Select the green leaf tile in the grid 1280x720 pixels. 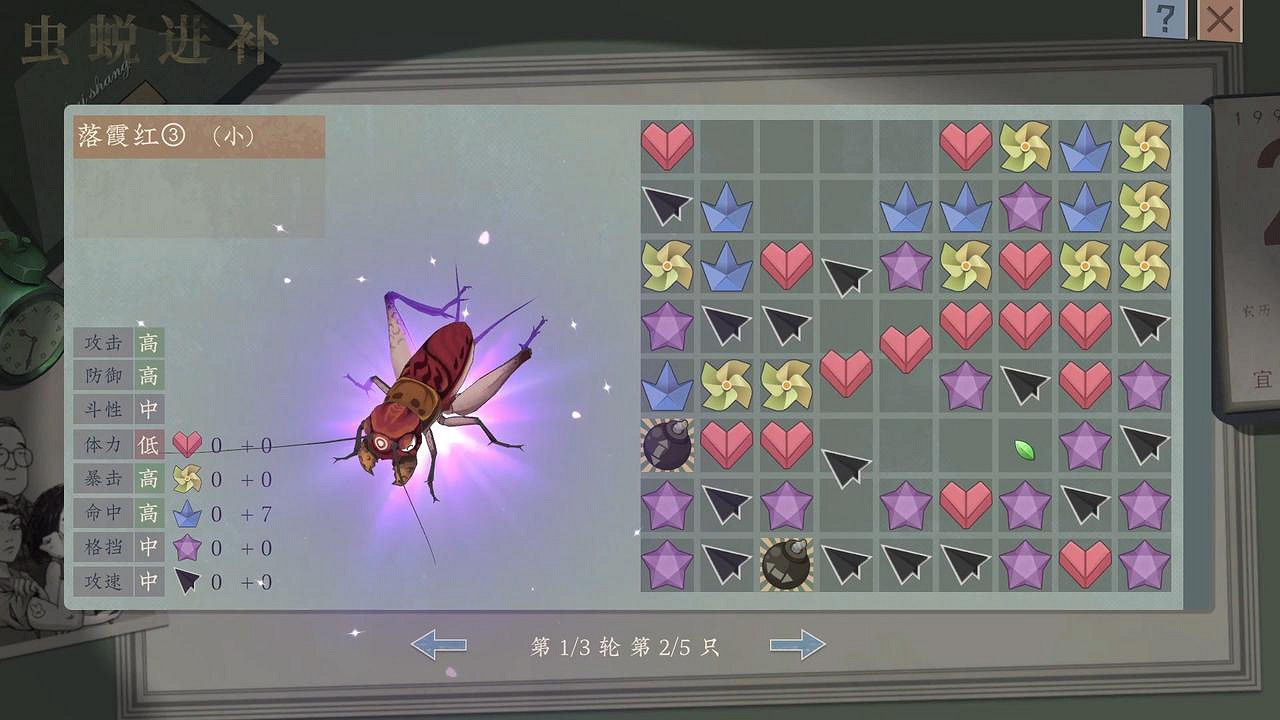(x=1025, y=452)
